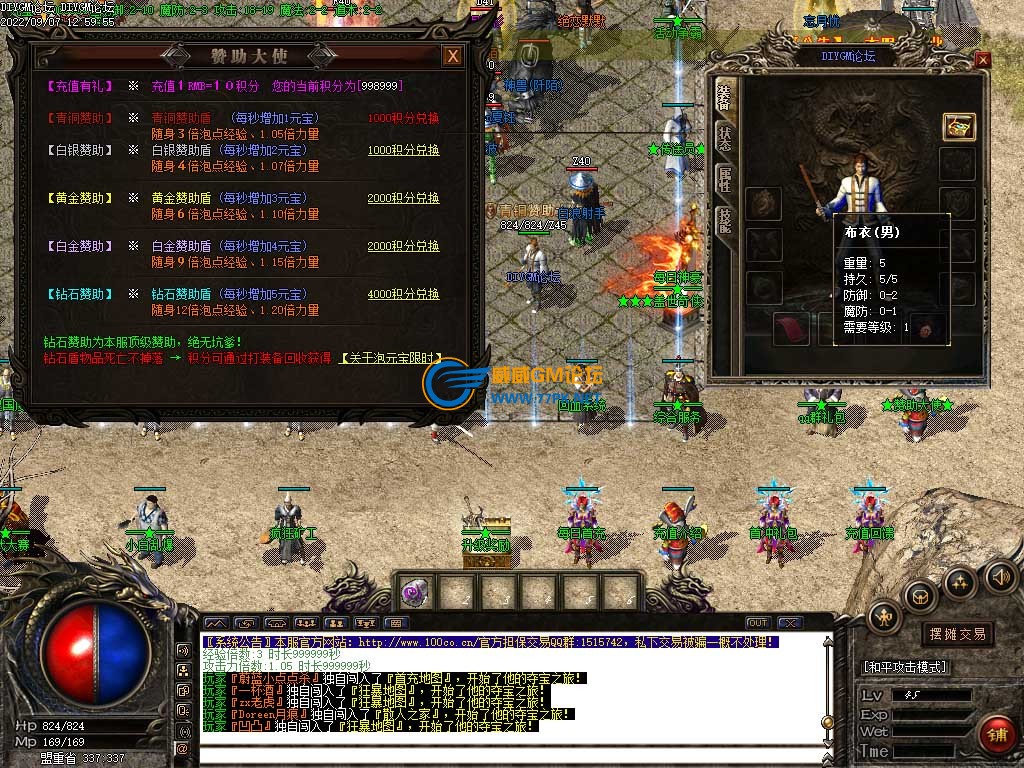The width and height of the screenshot is (1024, 768).
Task: Select the 装备 equipment tab
Action: [x=724, y=97]
